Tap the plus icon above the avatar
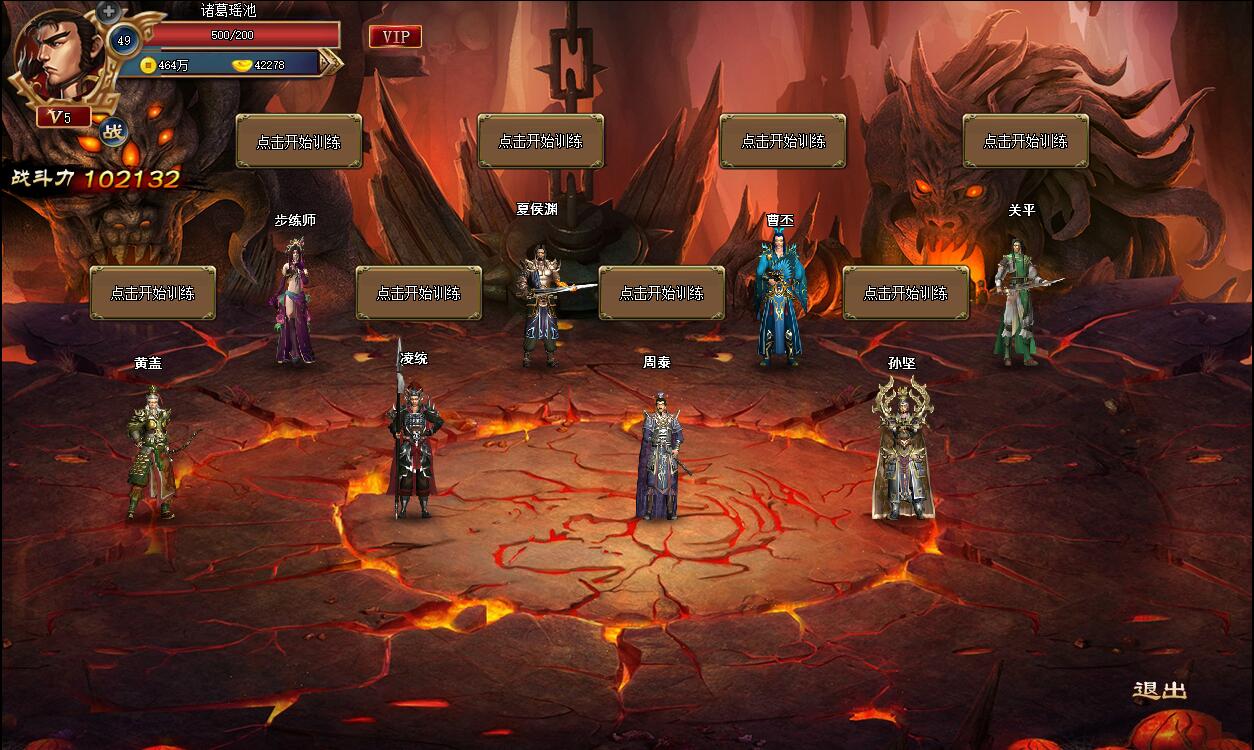Image resolution: width=1254 pixels, height=750 pixels. (x=108, y=12)
